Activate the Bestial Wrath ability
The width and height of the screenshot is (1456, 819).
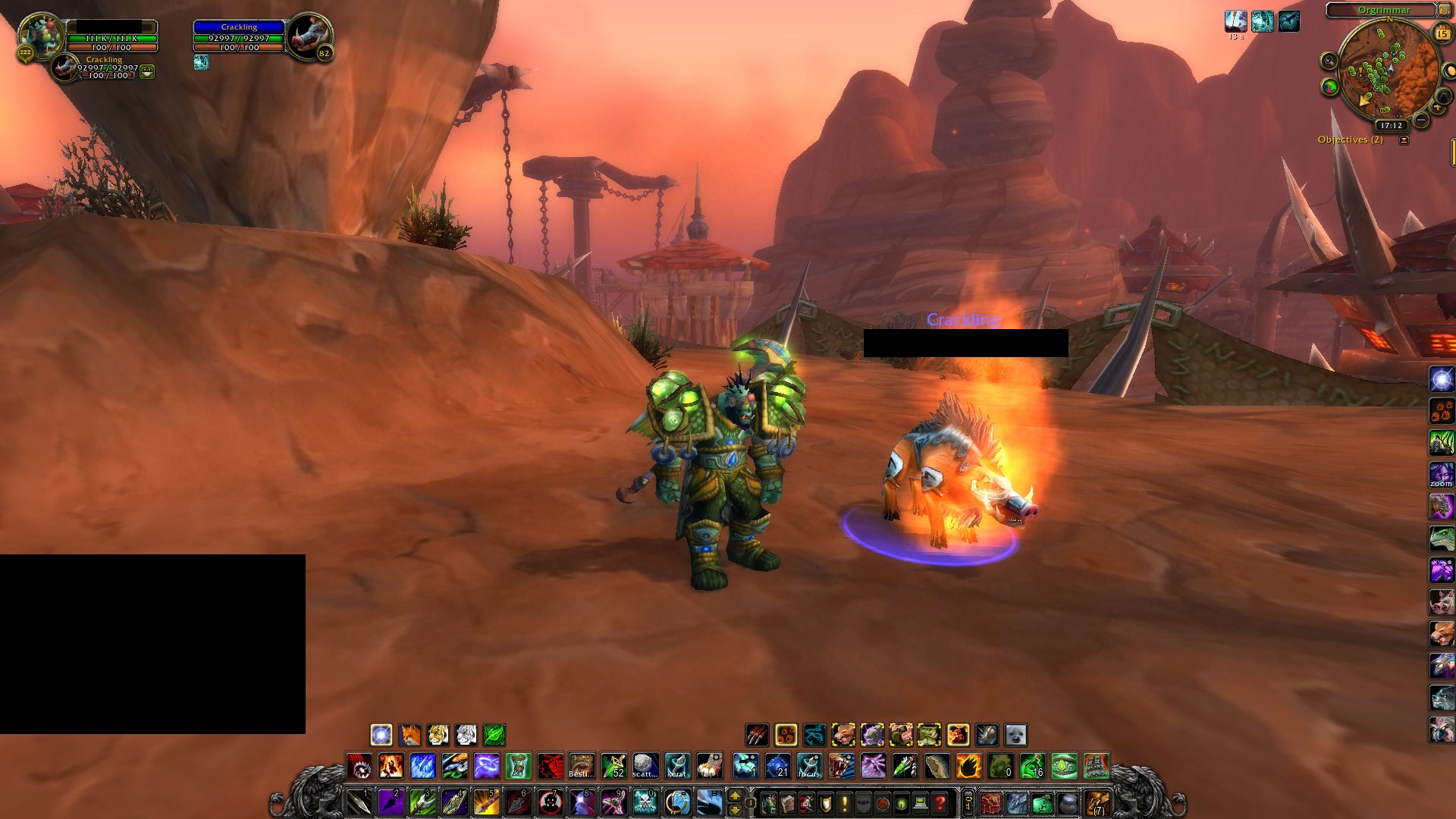(x=582, y=766)
